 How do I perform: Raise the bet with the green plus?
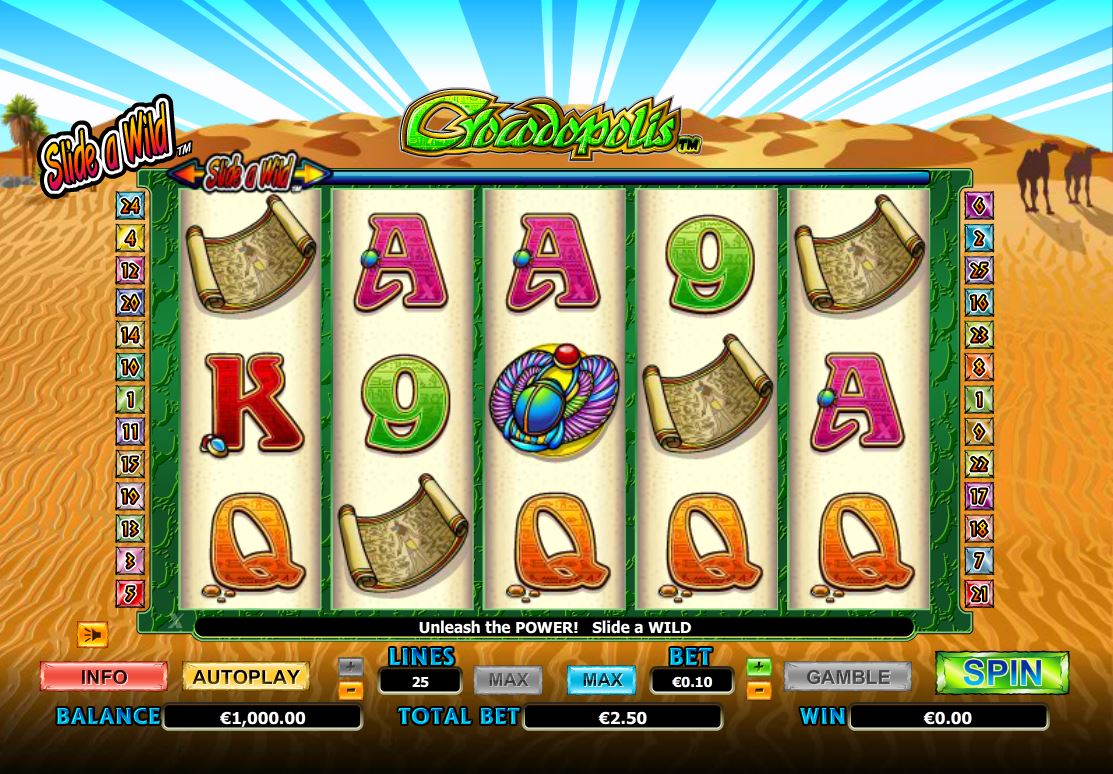click(x=759, y=666)
